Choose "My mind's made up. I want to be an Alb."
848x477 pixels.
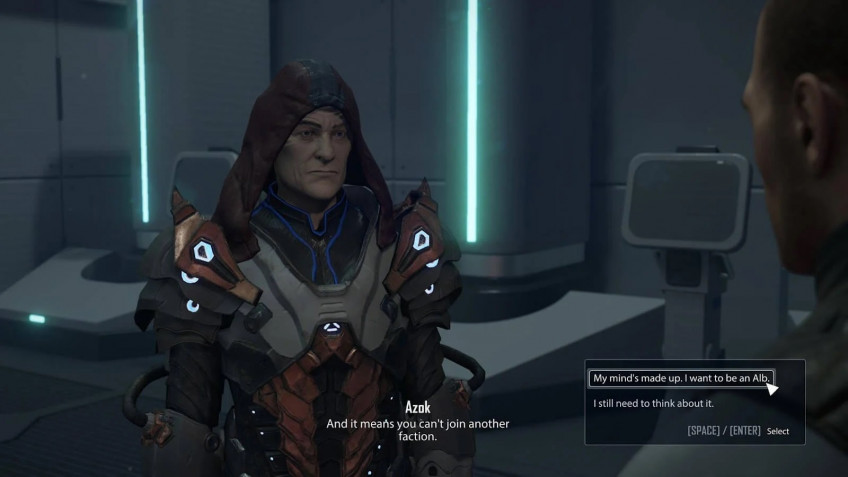(680, 378)
